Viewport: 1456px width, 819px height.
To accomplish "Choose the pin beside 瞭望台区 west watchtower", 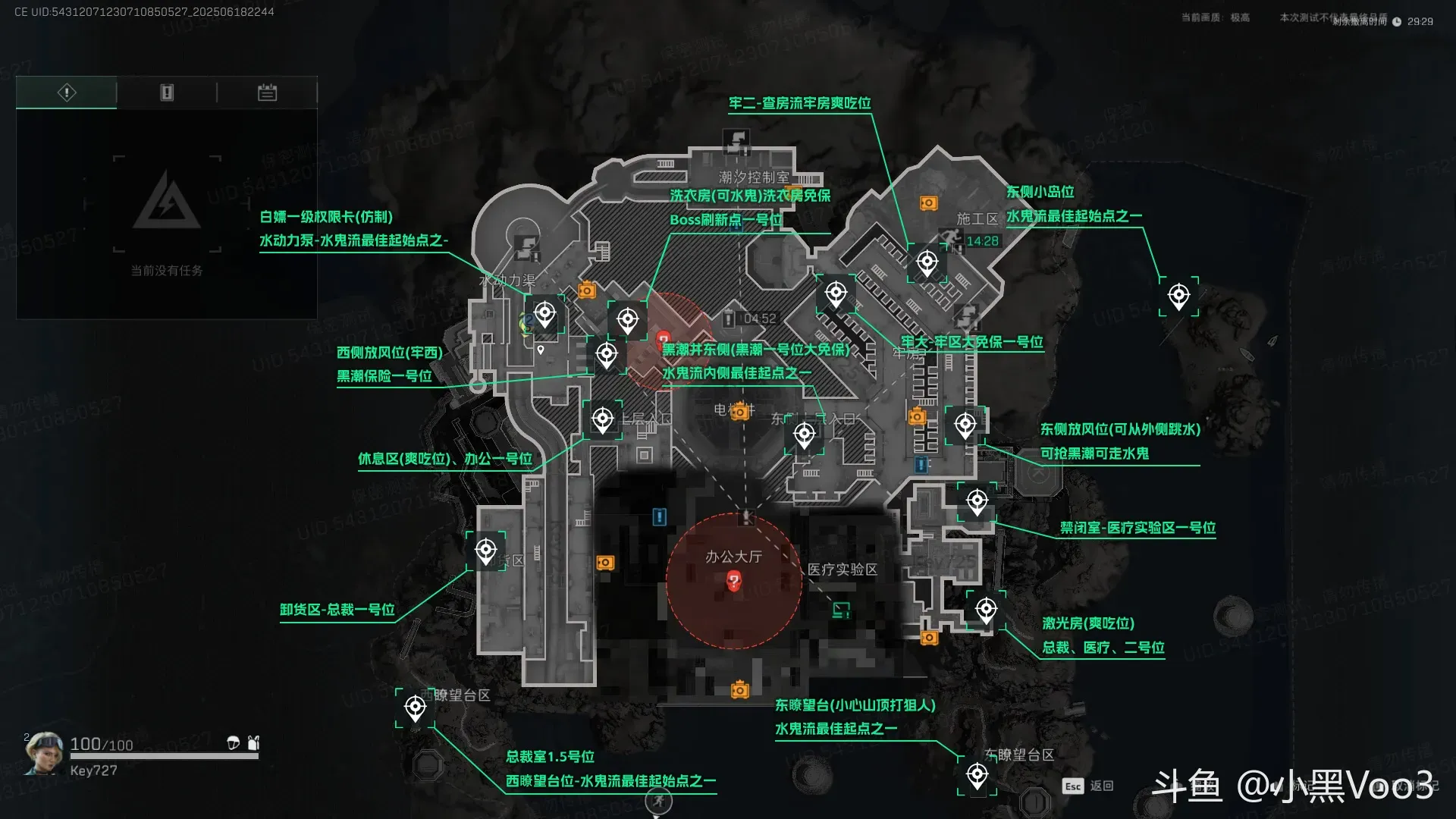I will pyautogui.click(x=415, y=708).
